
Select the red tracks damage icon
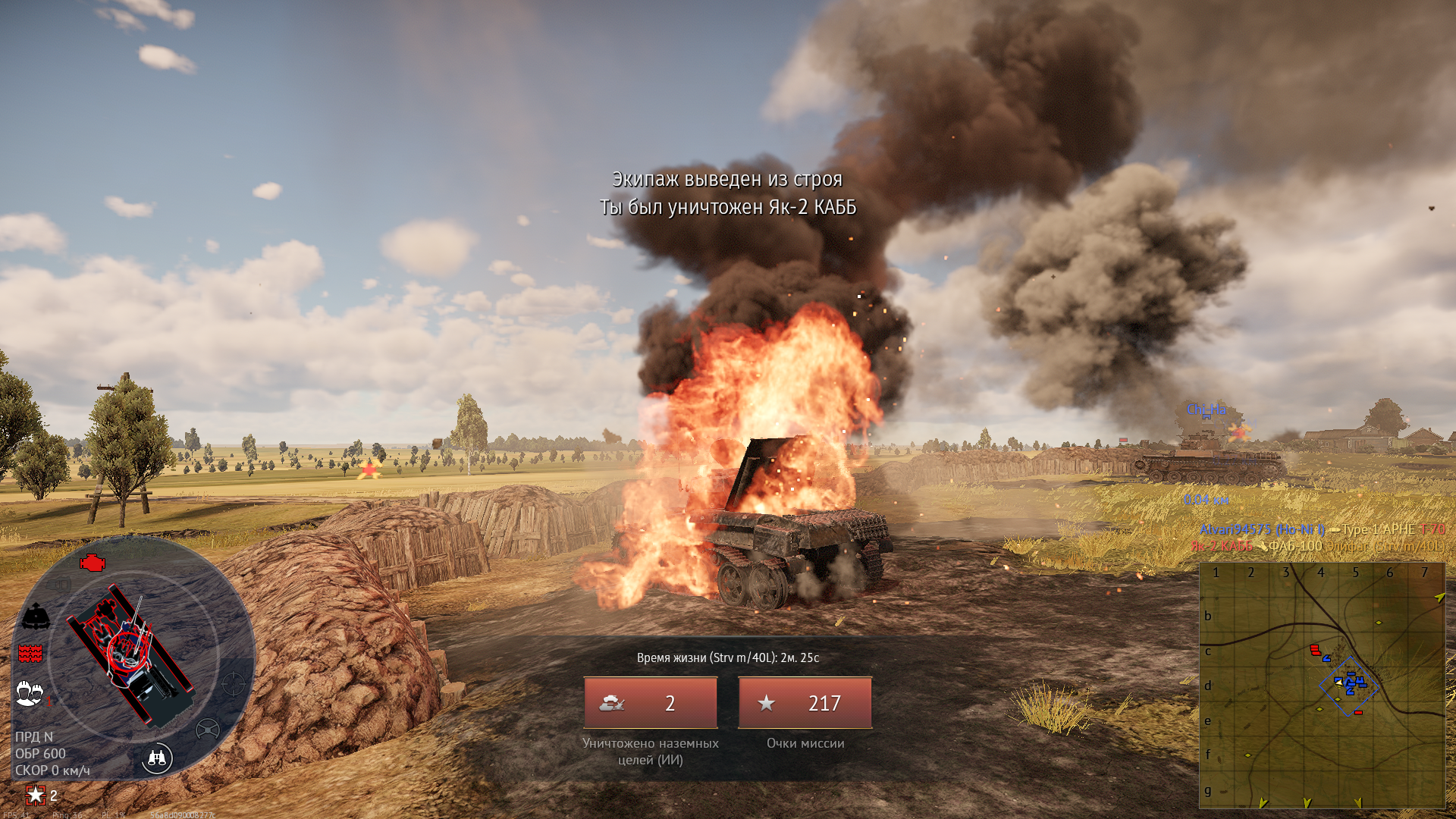pyautogui.click(x=30, y=653)
